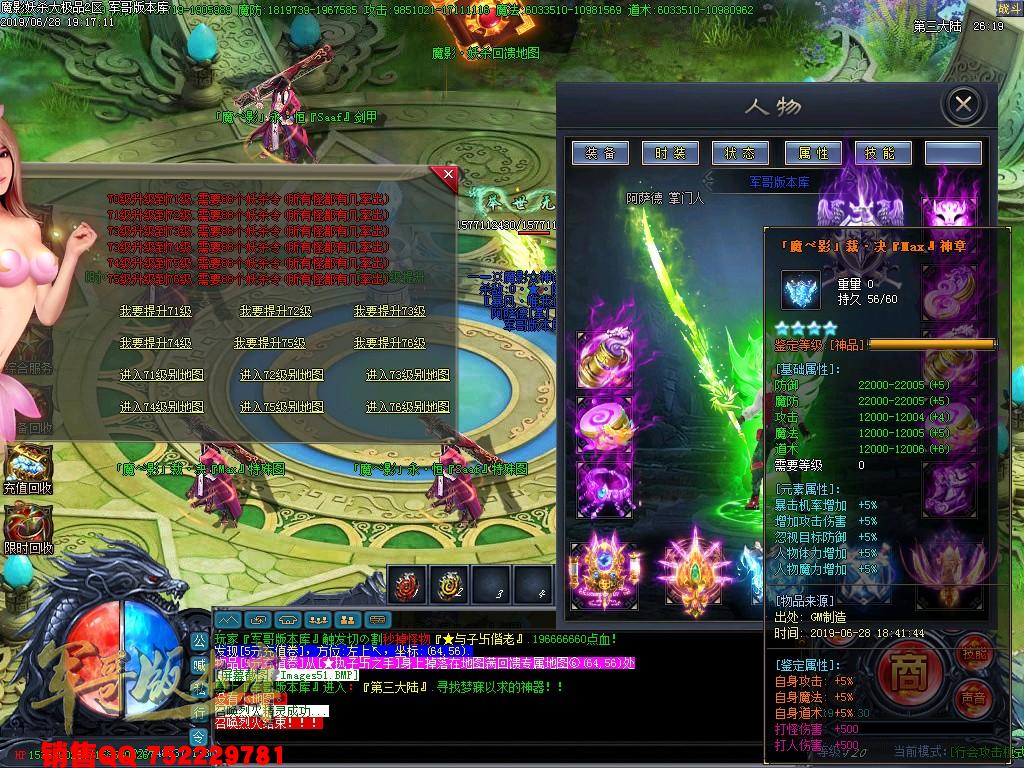Viewport: 1024px width, 768px height.
Task: Switch to the 装备 equipment tab
Action: tap(600, 153)
